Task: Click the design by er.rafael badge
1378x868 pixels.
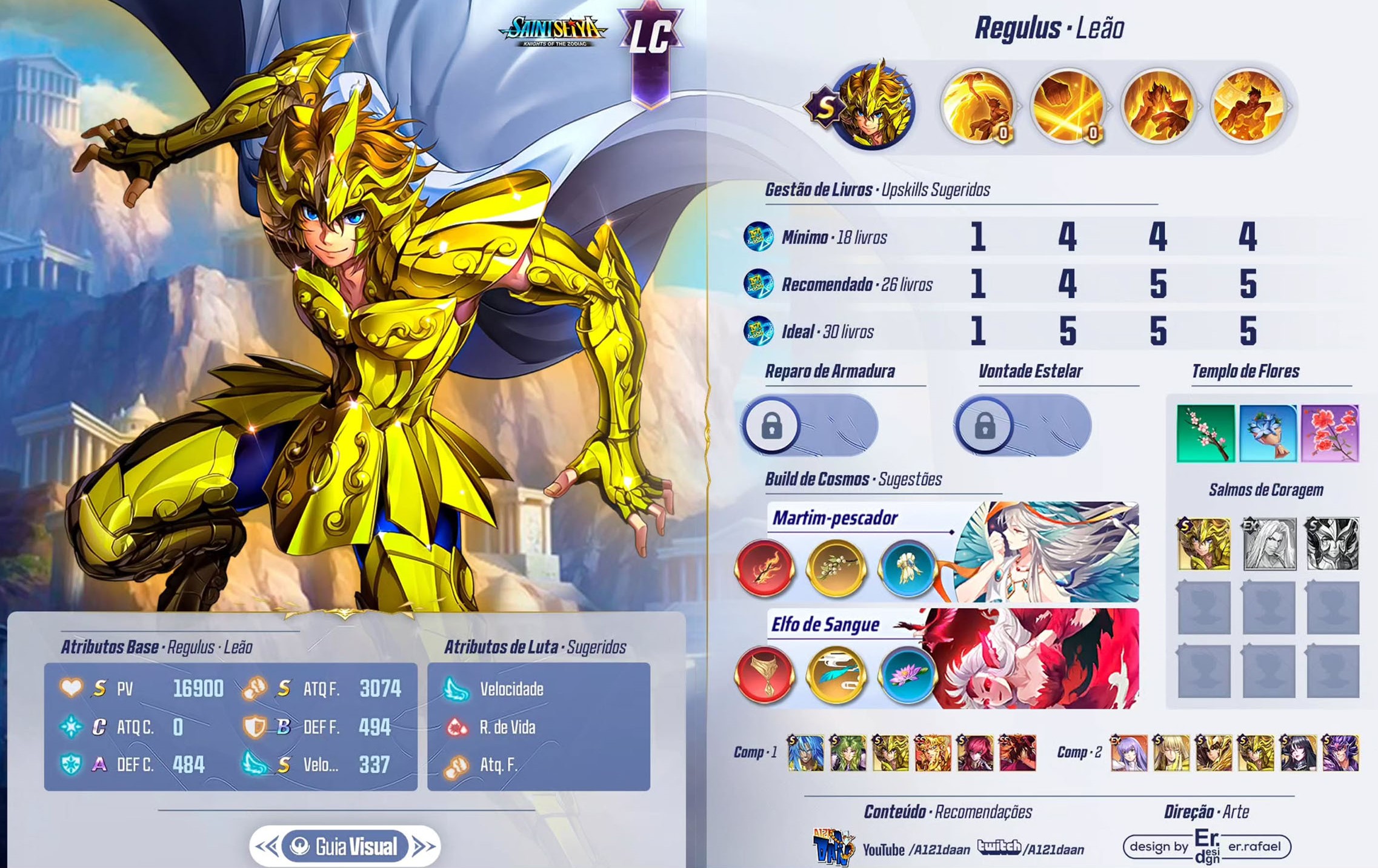Action: coord(1206,847)
